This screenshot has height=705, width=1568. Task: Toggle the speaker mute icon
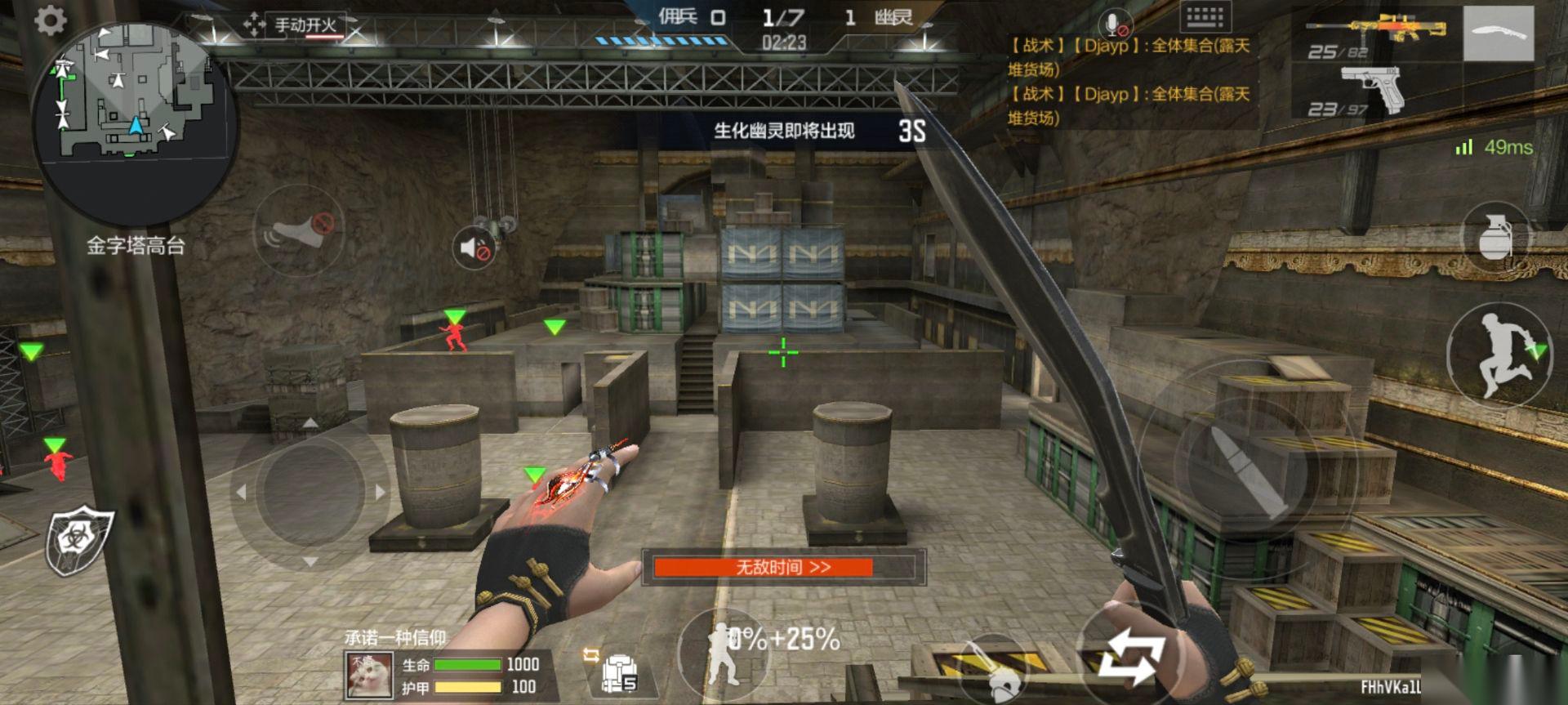(x=474, y=248)
